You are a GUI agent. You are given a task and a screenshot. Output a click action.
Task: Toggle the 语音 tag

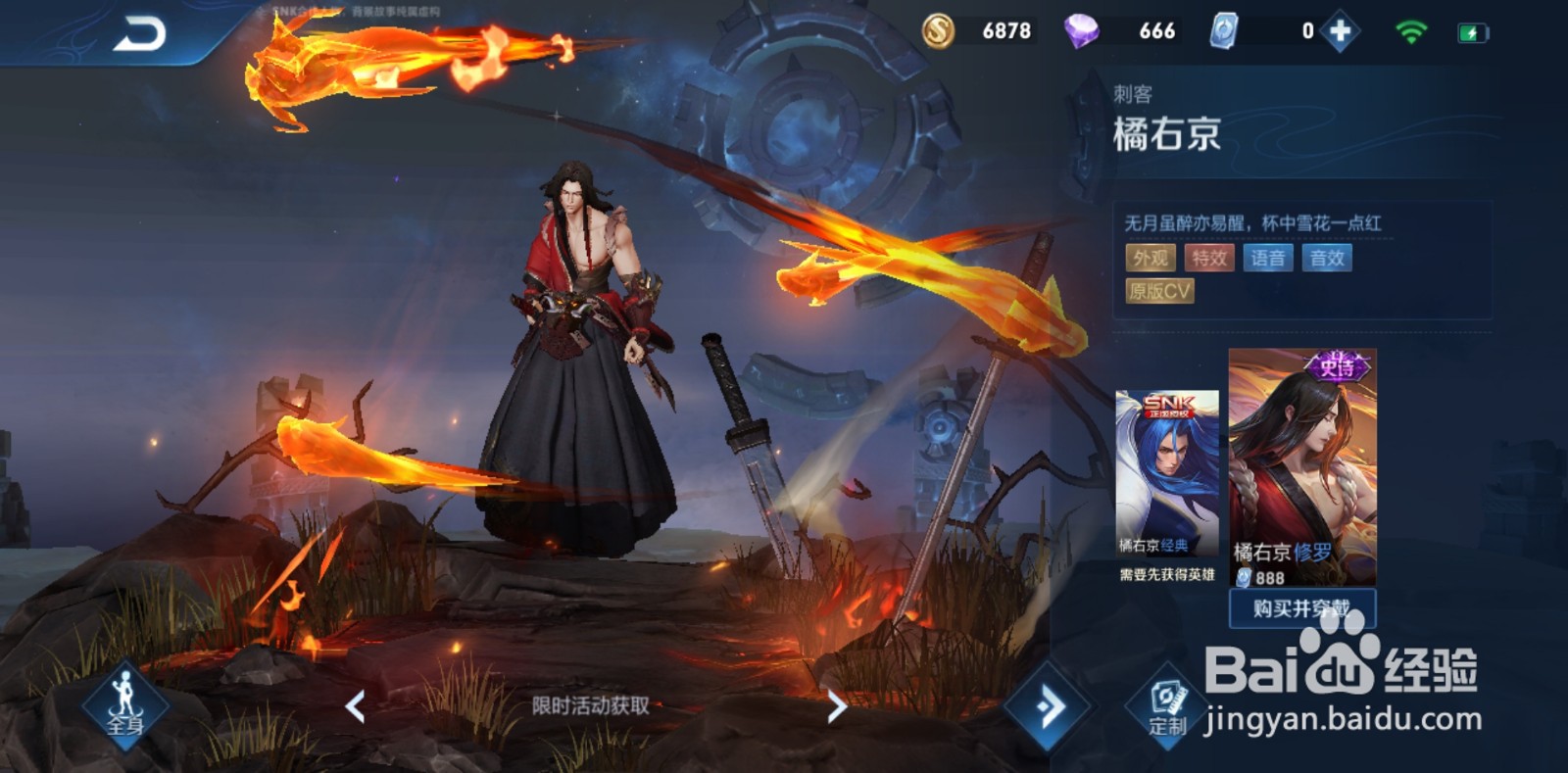[1267, 258]
